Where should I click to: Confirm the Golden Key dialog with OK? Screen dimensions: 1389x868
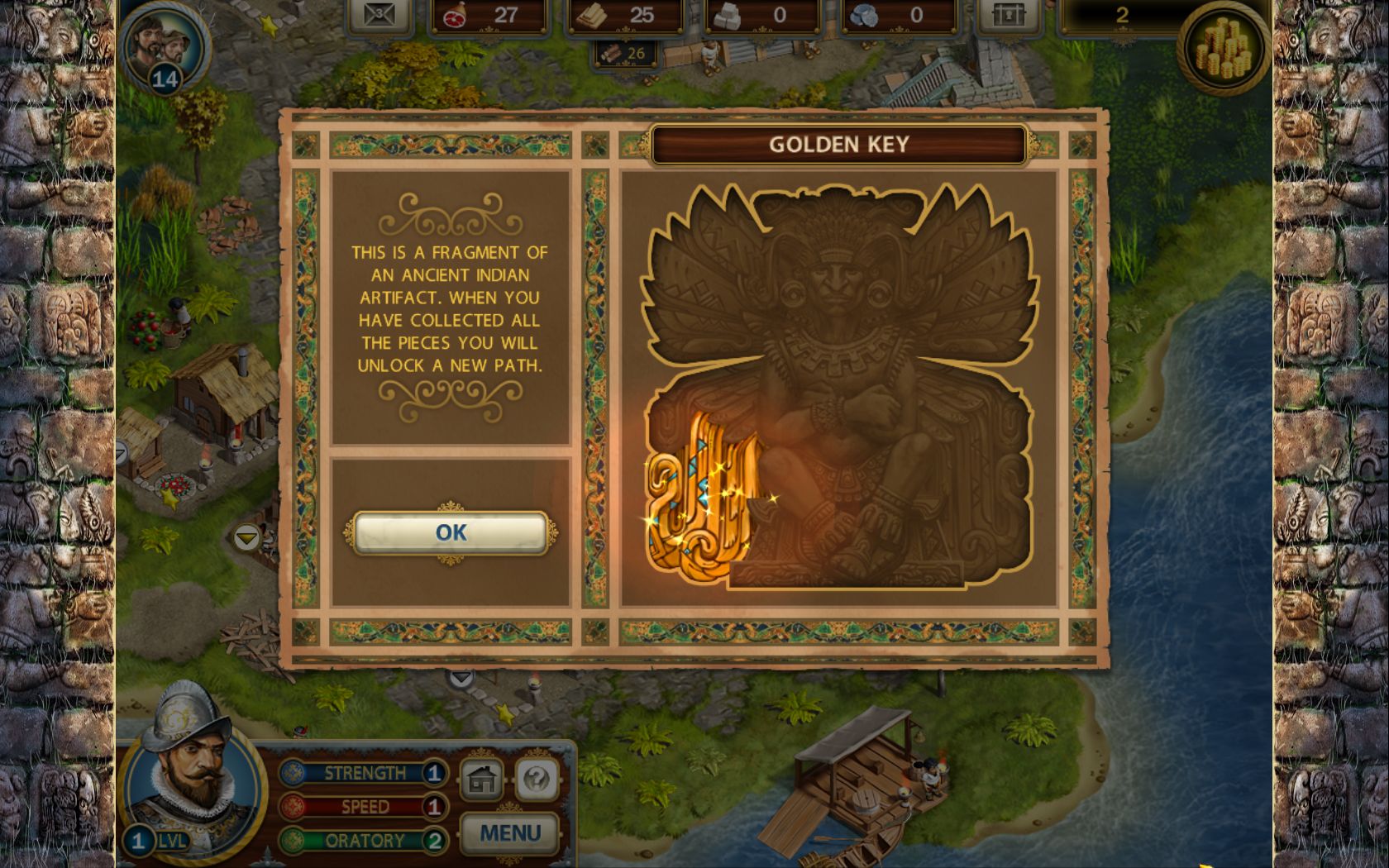point(451,532)
